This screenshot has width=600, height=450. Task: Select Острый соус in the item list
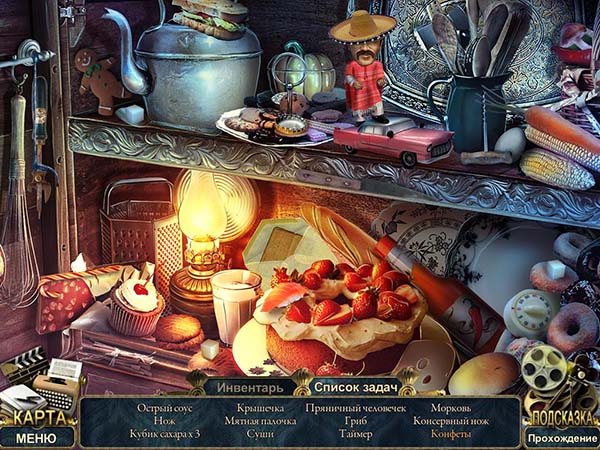tap(165, 408)
